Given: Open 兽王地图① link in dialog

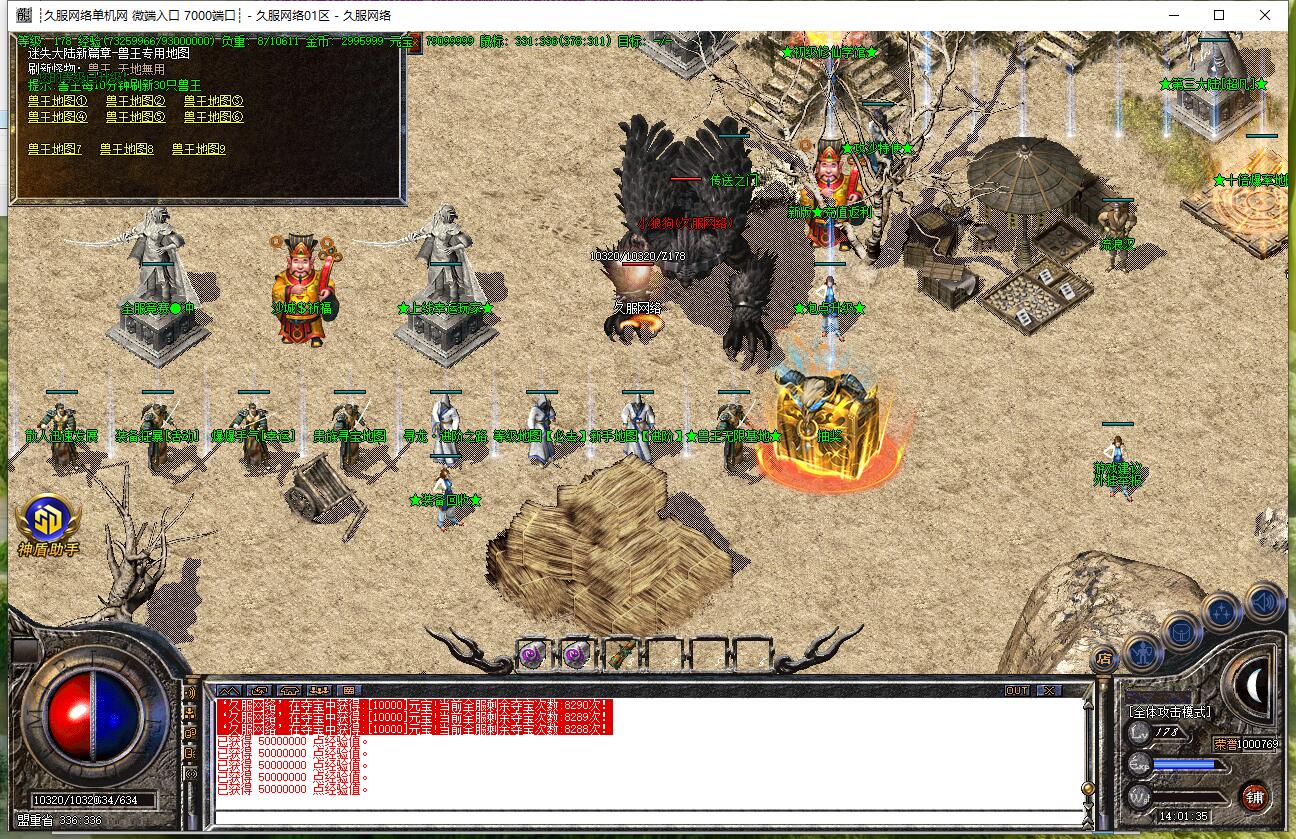Looking at the screenshot, I should point(57,101).
